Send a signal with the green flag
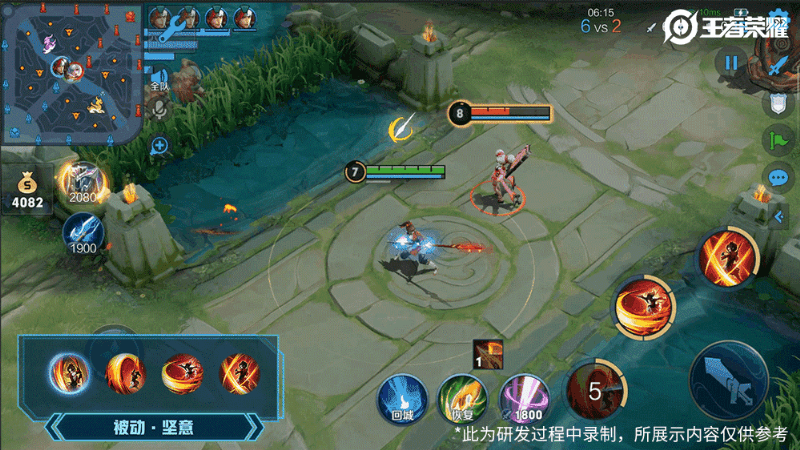The width and height of the screenshot is (800, 450). pos(778,140)
